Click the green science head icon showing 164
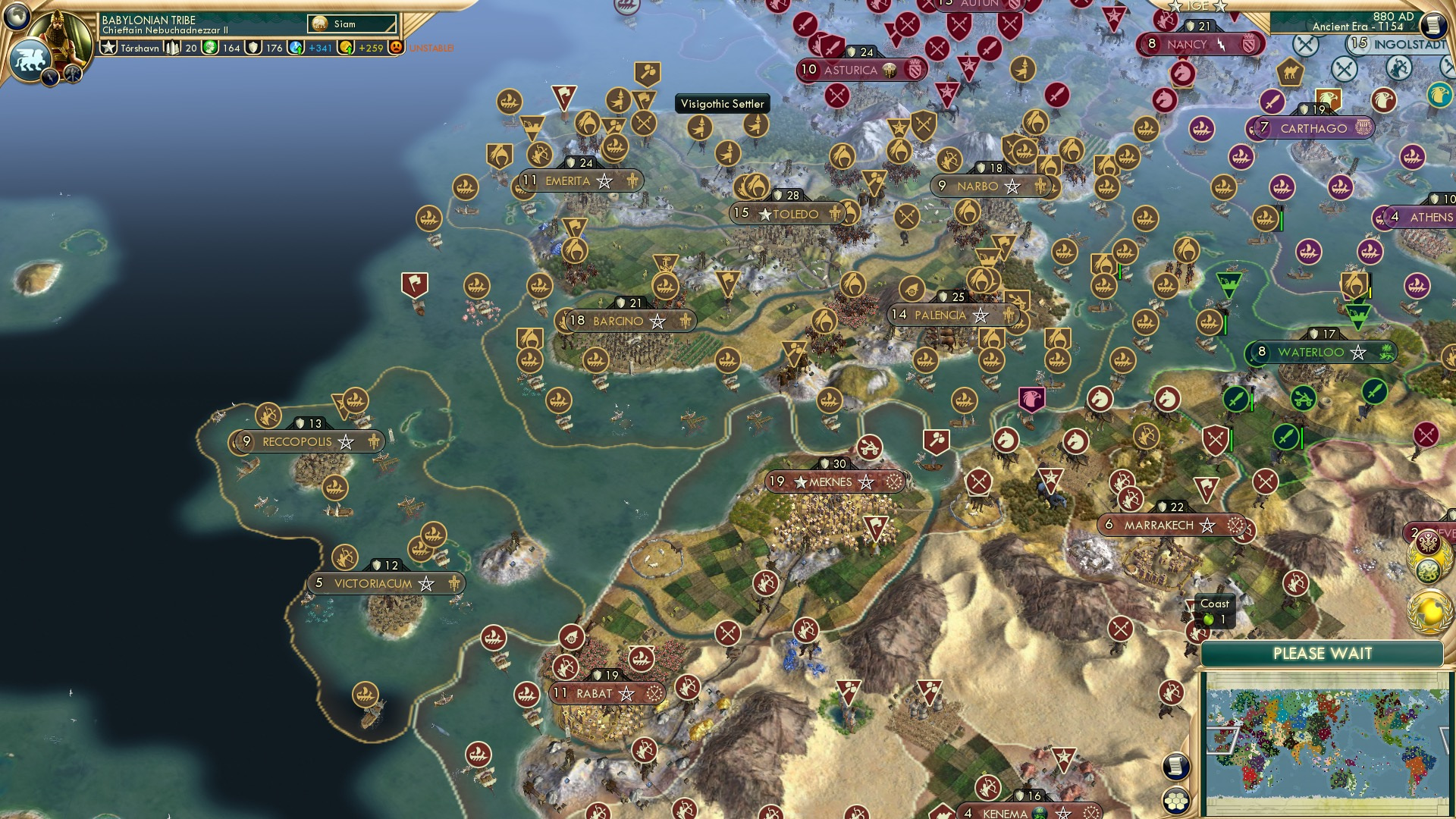Image resolution: width=1456 pixels, height=819 pixels. point(210,48)
